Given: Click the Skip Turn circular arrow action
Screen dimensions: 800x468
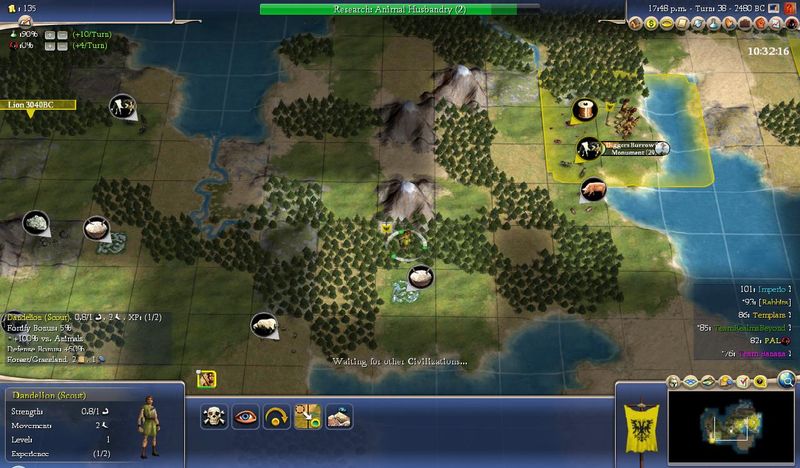Looking at the screenshot, I should 276,416.
